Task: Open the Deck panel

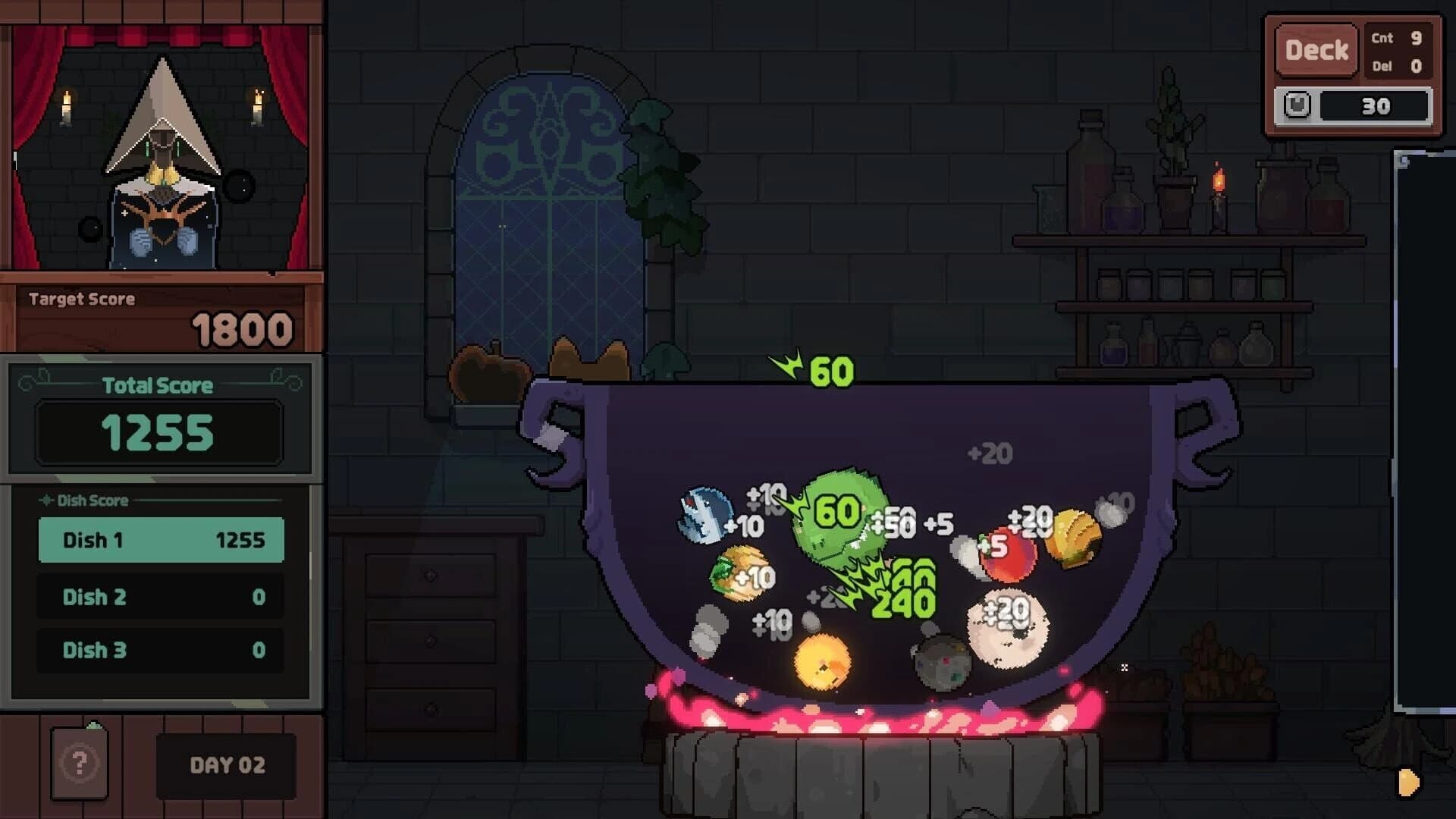Action: point(1317,49)
